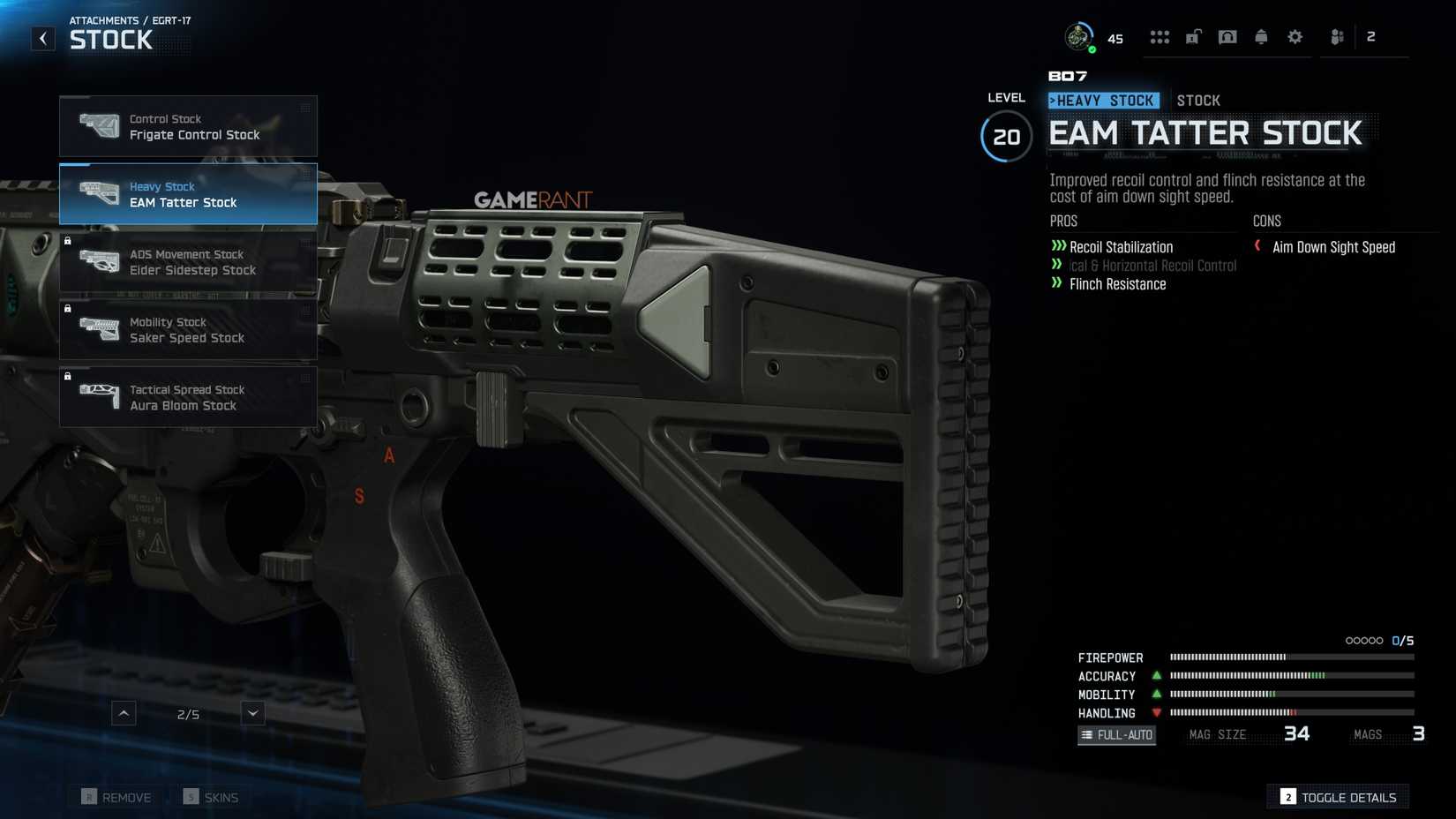Toggle FULL-AUTO fire mode indicator
The height and width of the screenshot is (819, 1456).
(1115, 734)
